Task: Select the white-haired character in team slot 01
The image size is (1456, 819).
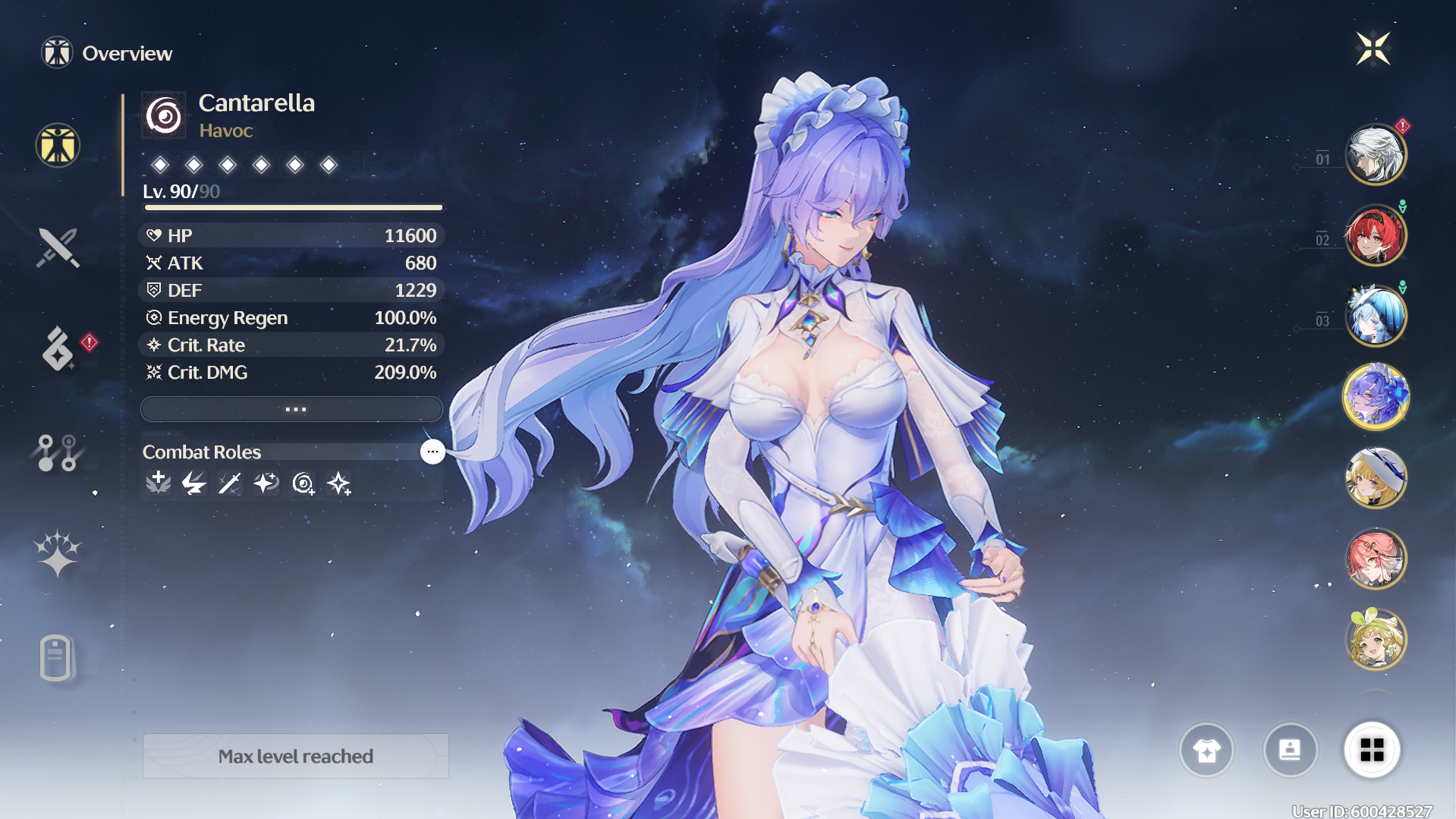Action: pos(1375,155)
